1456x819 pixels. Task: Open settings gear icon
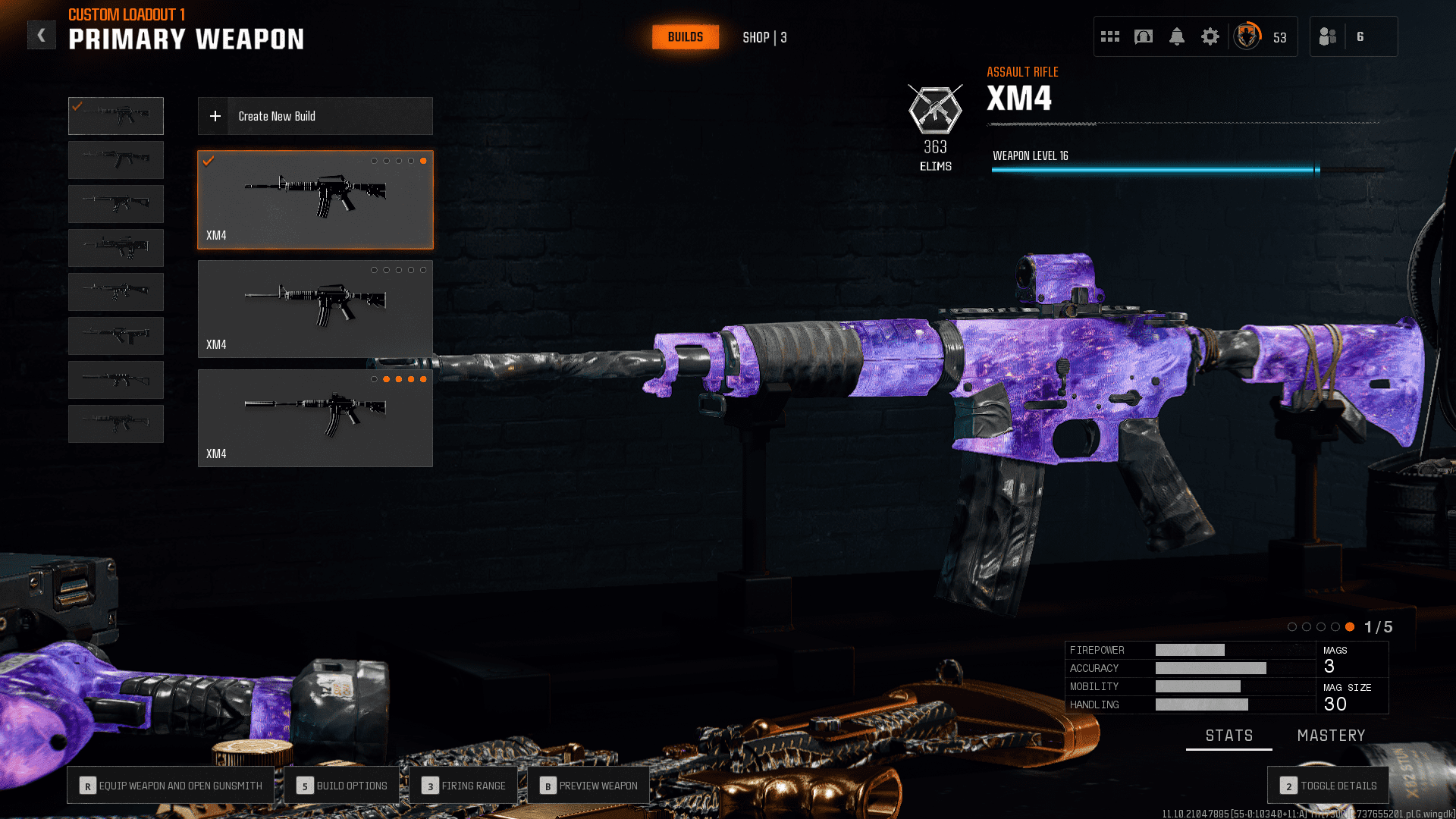coord(1210,36)
